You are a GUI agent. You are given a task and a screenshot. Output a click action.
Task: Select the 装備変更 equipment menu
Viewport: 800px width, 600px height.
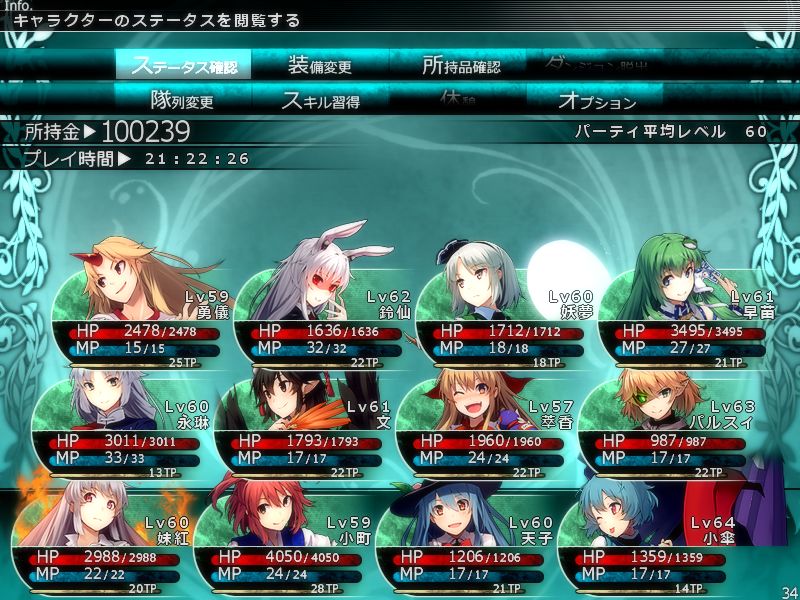tap(320, 66)
